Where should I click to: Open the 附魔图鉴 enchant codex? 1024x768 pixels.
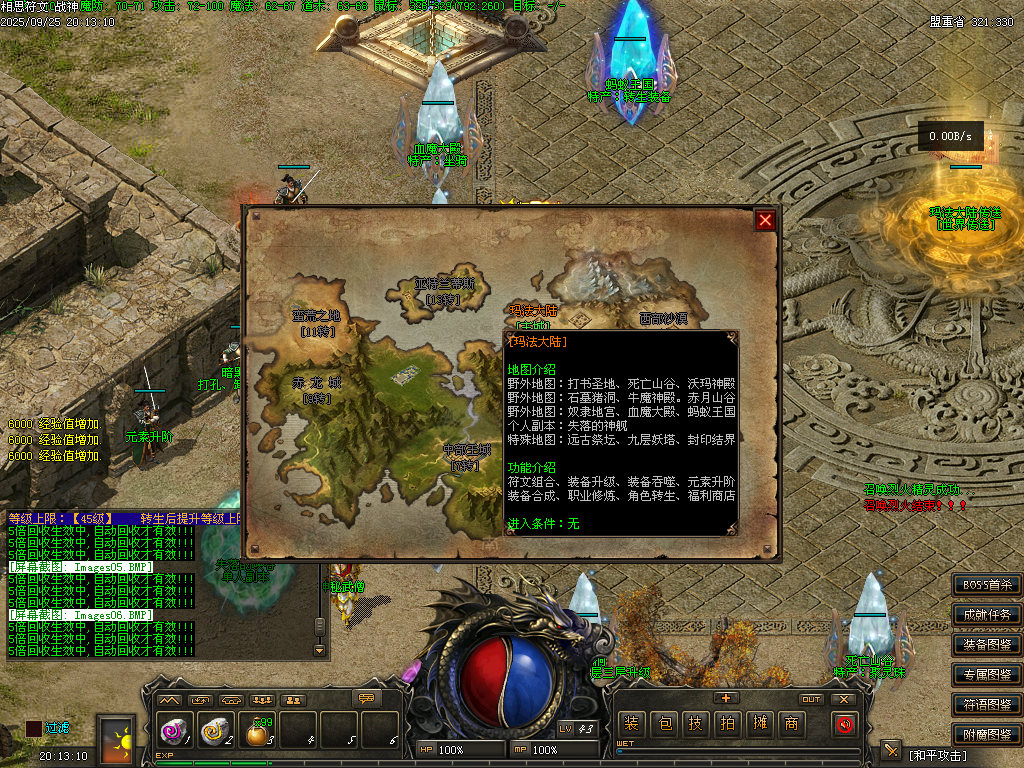[987, 734]
